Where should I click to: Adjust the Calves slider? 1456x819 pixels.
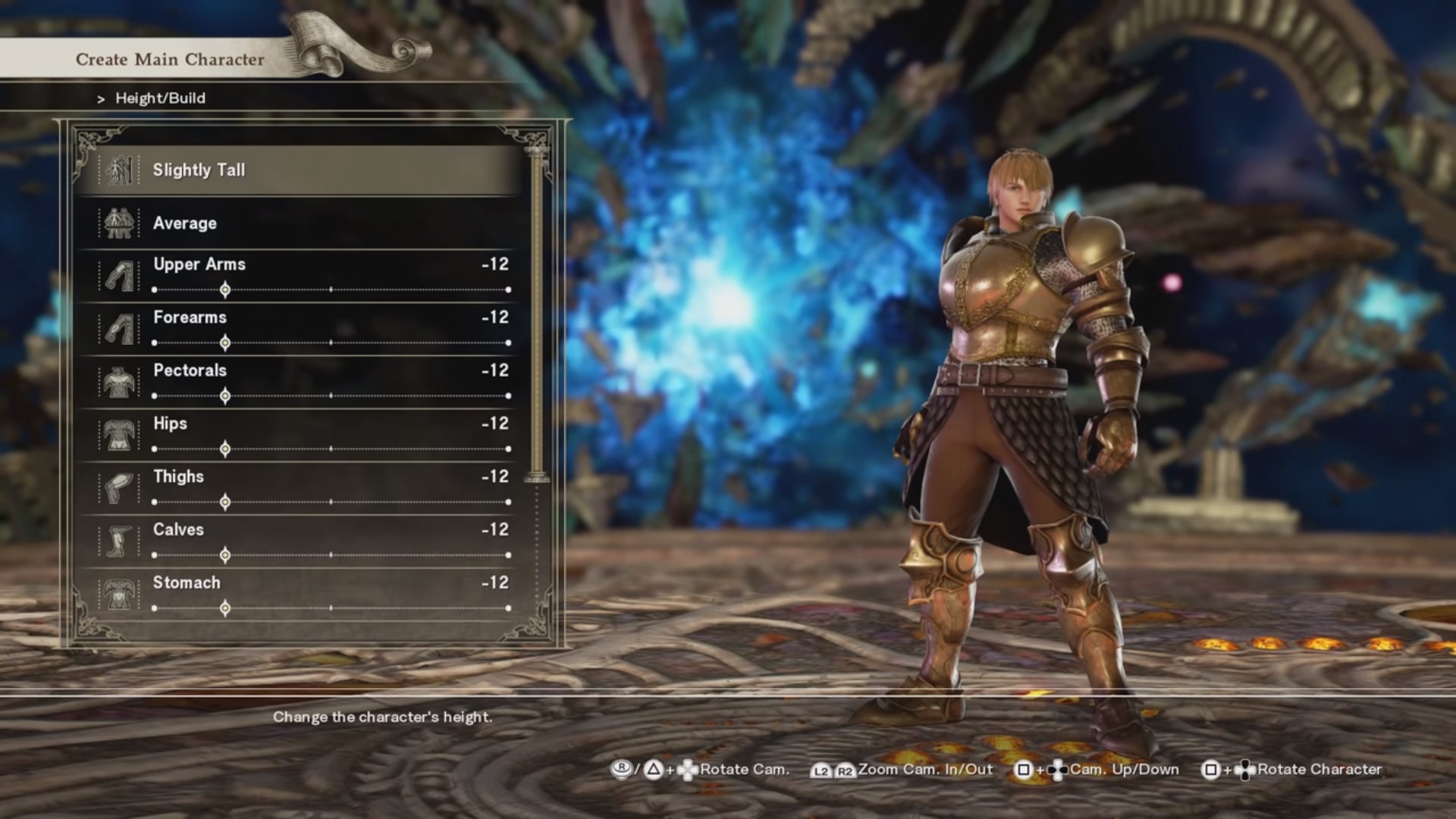(225, 555)
